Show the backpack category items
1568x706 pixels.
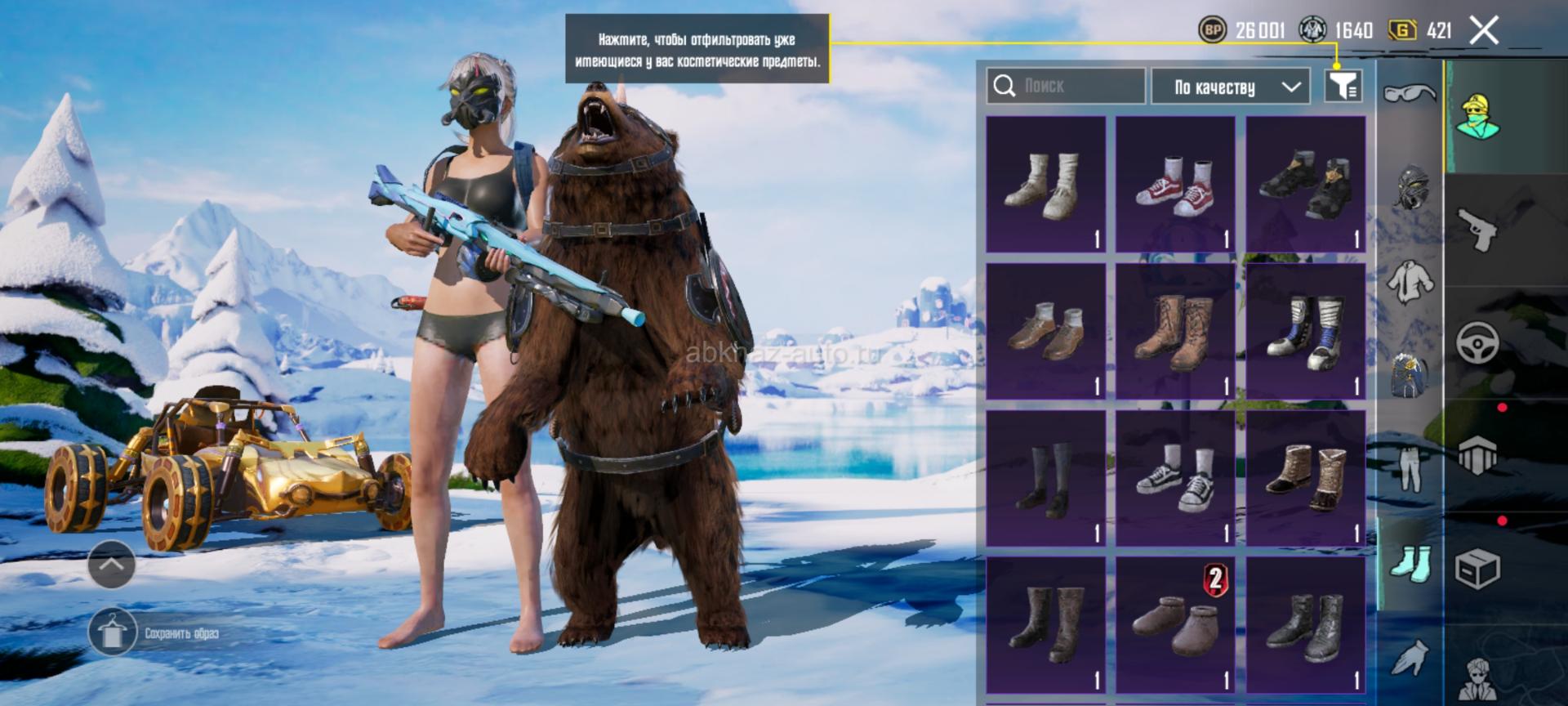click(1410, 374)
